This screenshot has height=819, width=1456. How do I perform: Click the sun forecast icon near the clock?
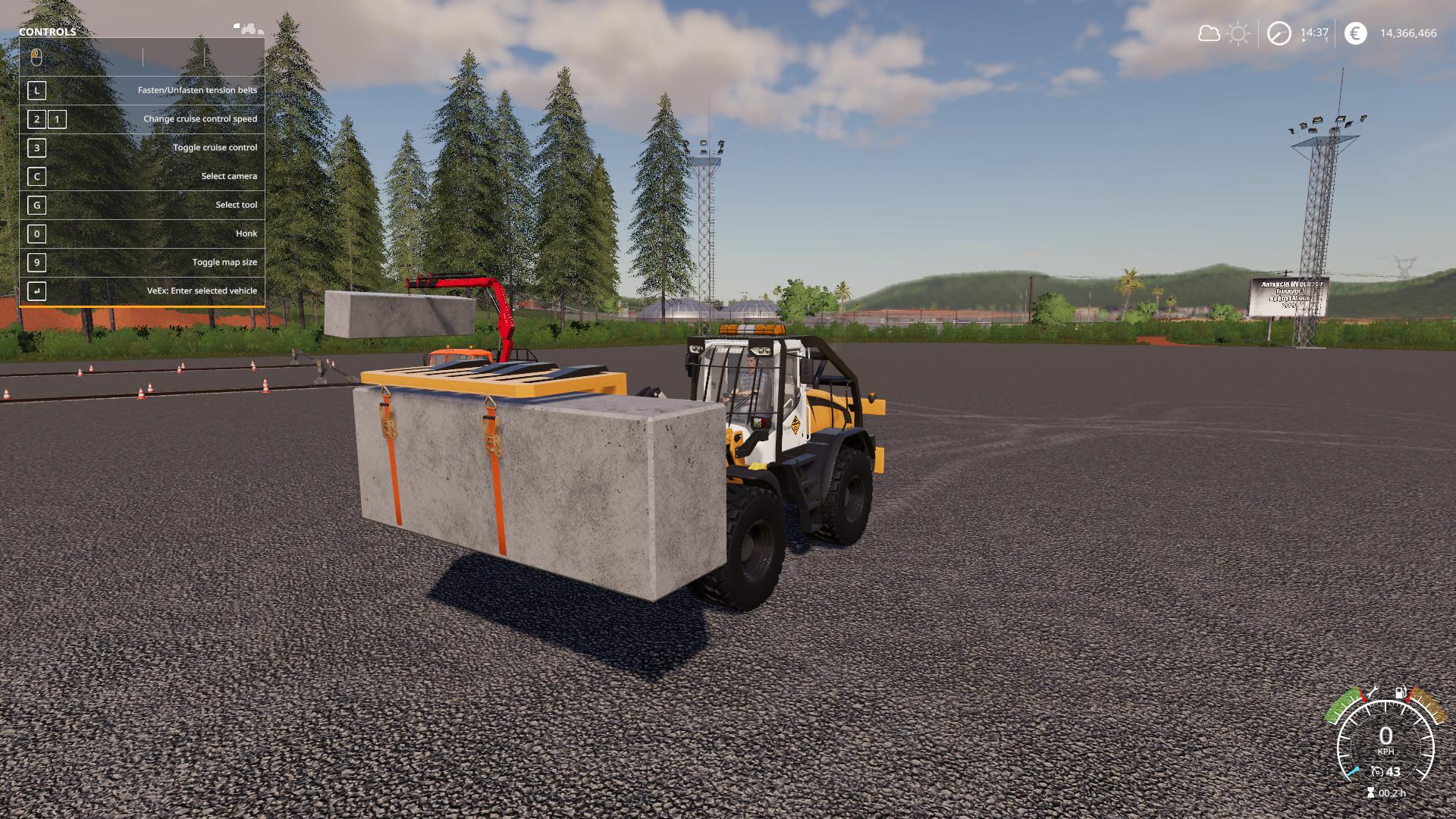[1238, 33]
